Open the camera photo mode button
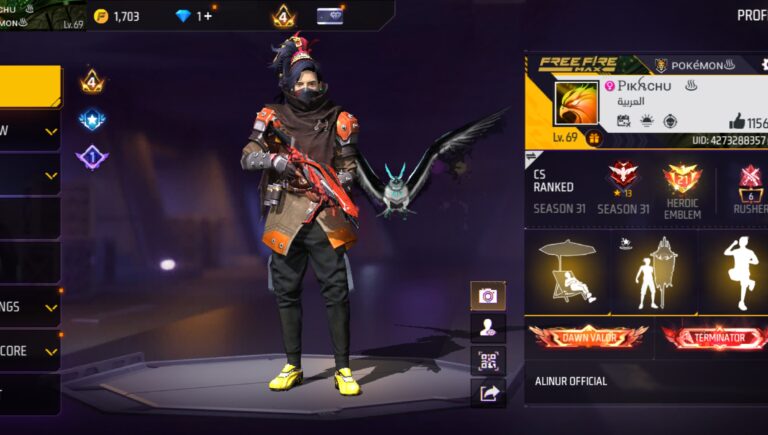768x435 pixels. pyautogui.click(x=488, y=296)
